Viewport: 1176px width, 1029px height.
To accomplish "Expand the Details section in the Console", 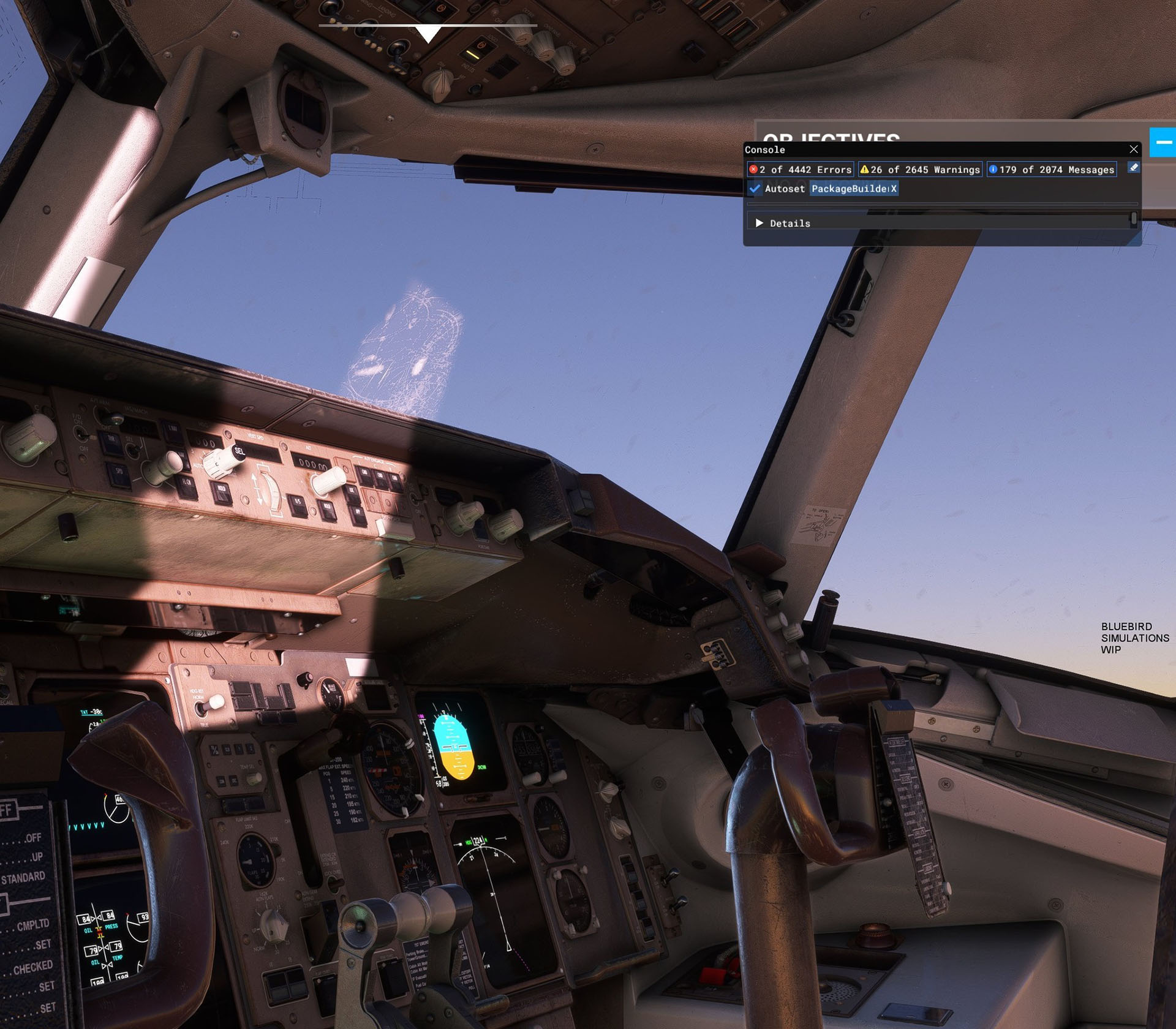I will click(760, 222).
